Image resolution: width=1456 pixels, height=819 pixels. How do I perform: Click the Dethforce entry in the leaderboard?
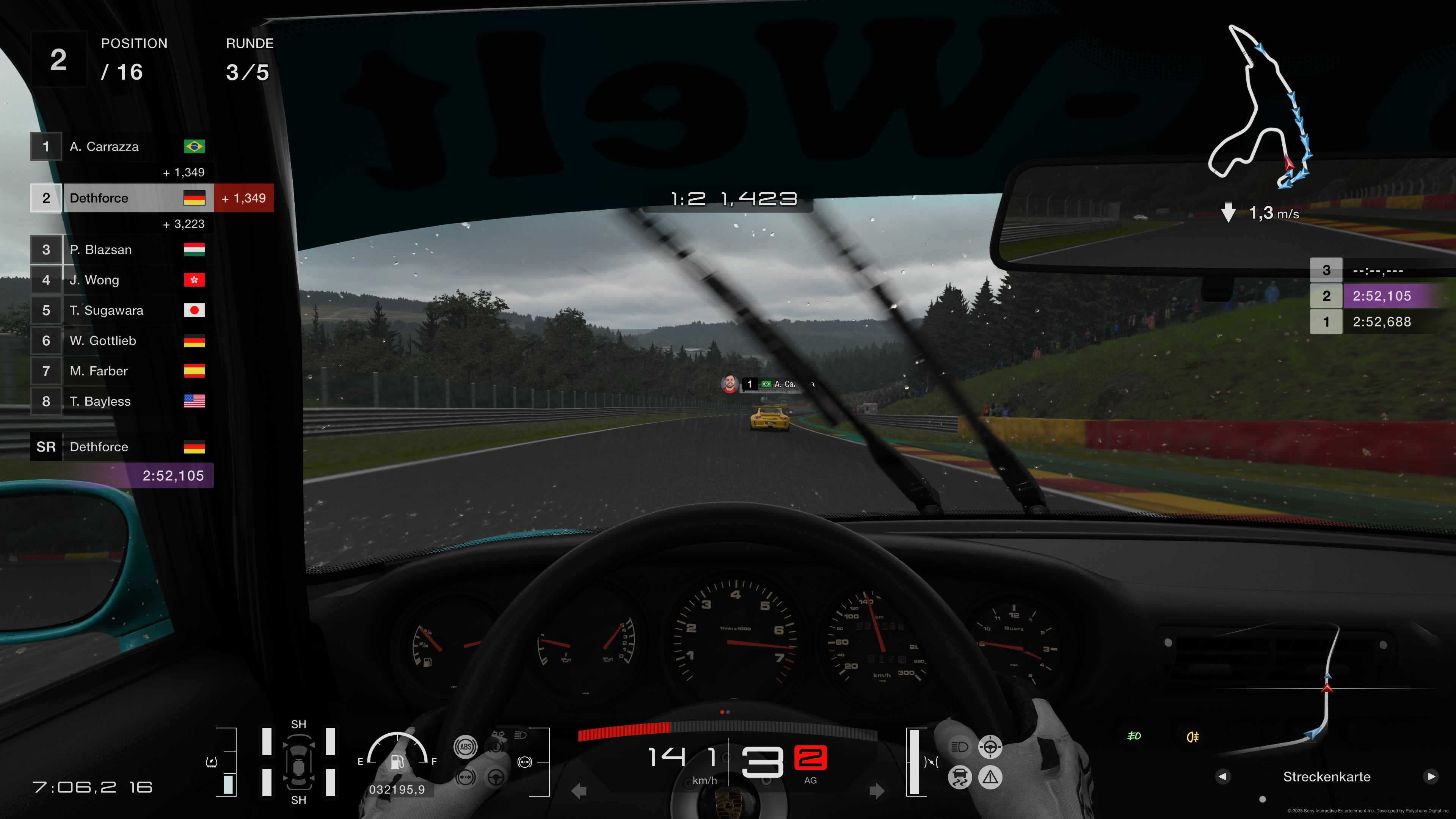[x=124, y=198]
